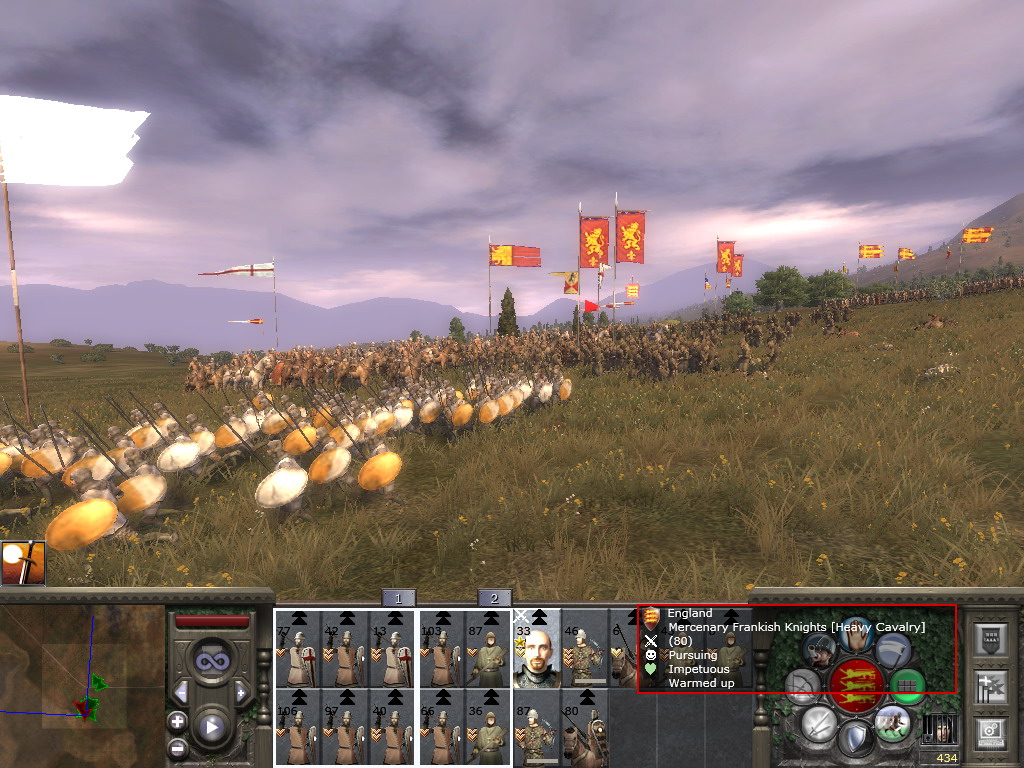
Task: Toggle the shield defensive stance button
Action: pyautogui.click(x=855, y=740)
